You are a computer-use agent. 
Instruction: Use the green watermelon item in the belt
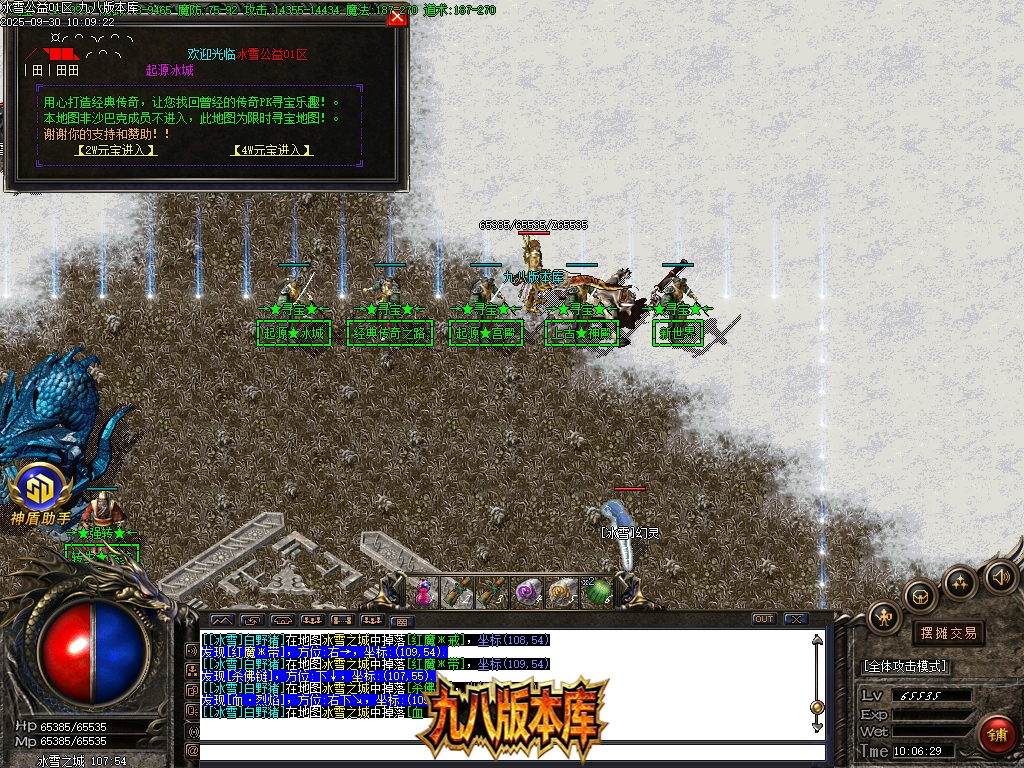(597, 593)
